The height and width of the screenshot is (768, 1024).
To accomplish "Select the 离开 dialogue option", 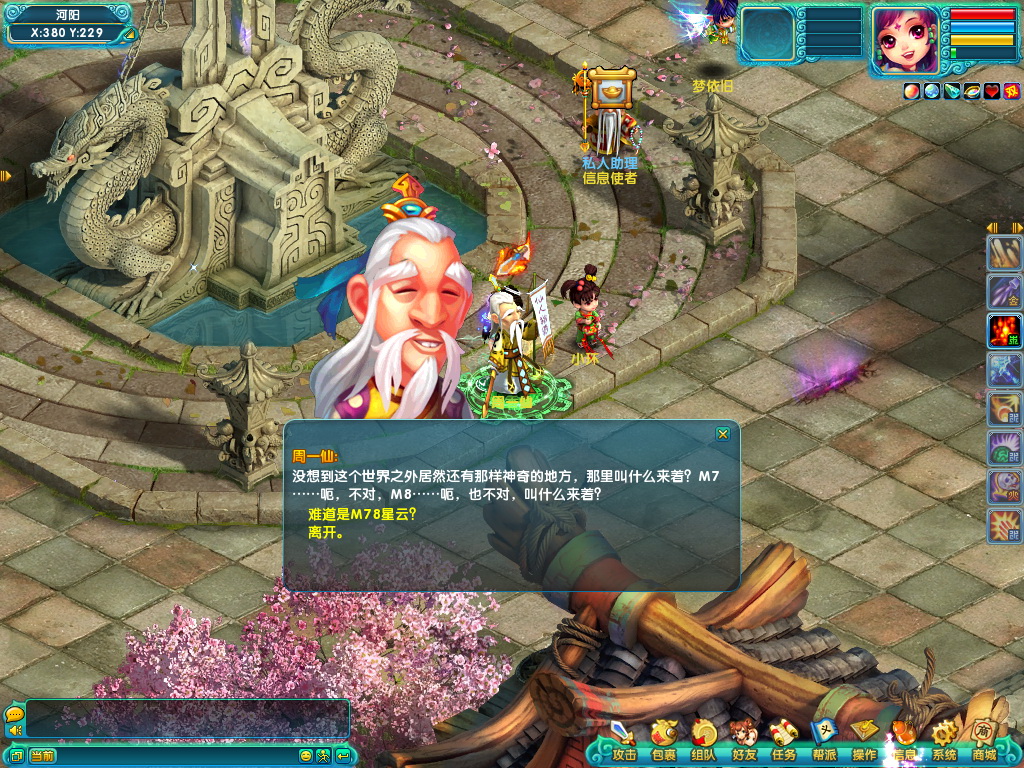I will (326, 533).
